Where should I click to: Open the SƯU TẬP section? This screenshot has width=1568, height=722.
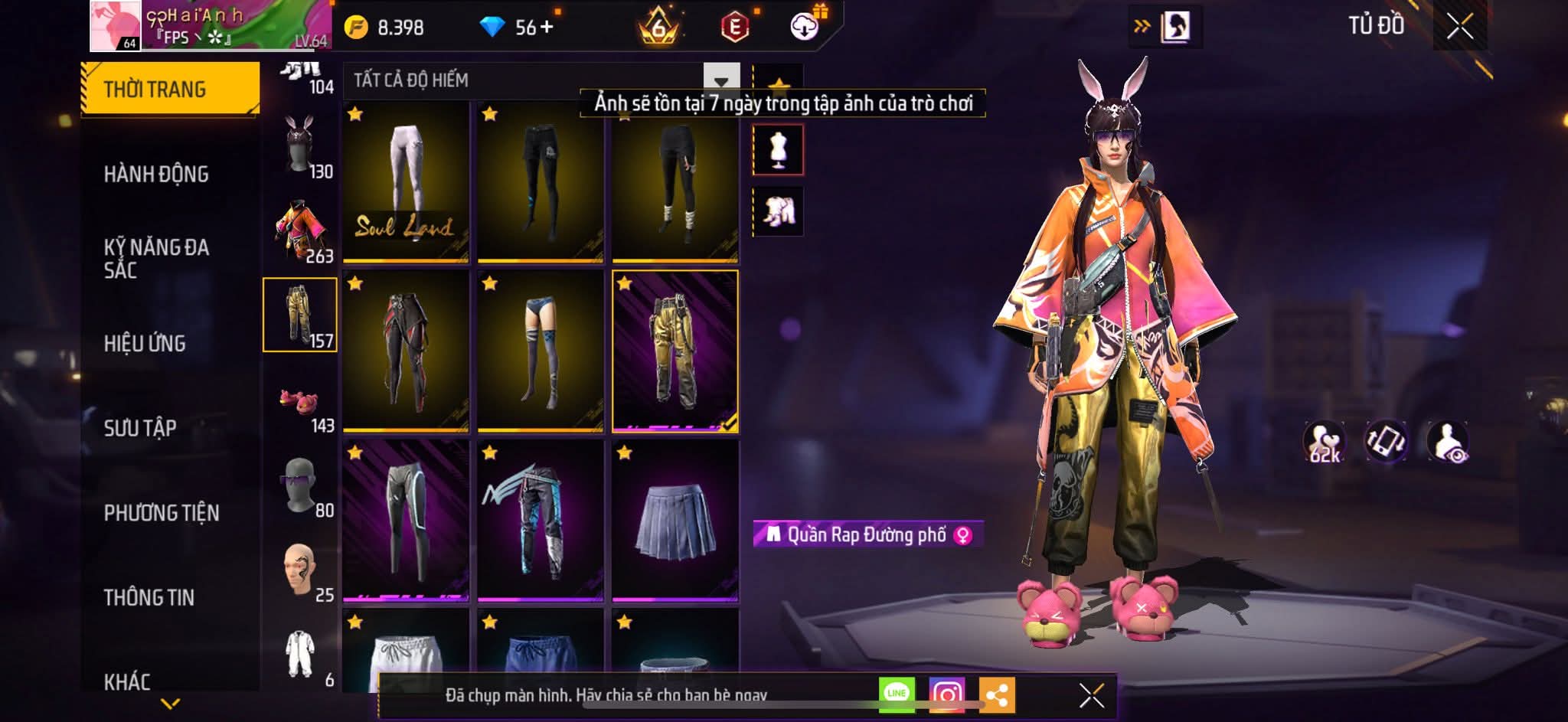(140, 428)
